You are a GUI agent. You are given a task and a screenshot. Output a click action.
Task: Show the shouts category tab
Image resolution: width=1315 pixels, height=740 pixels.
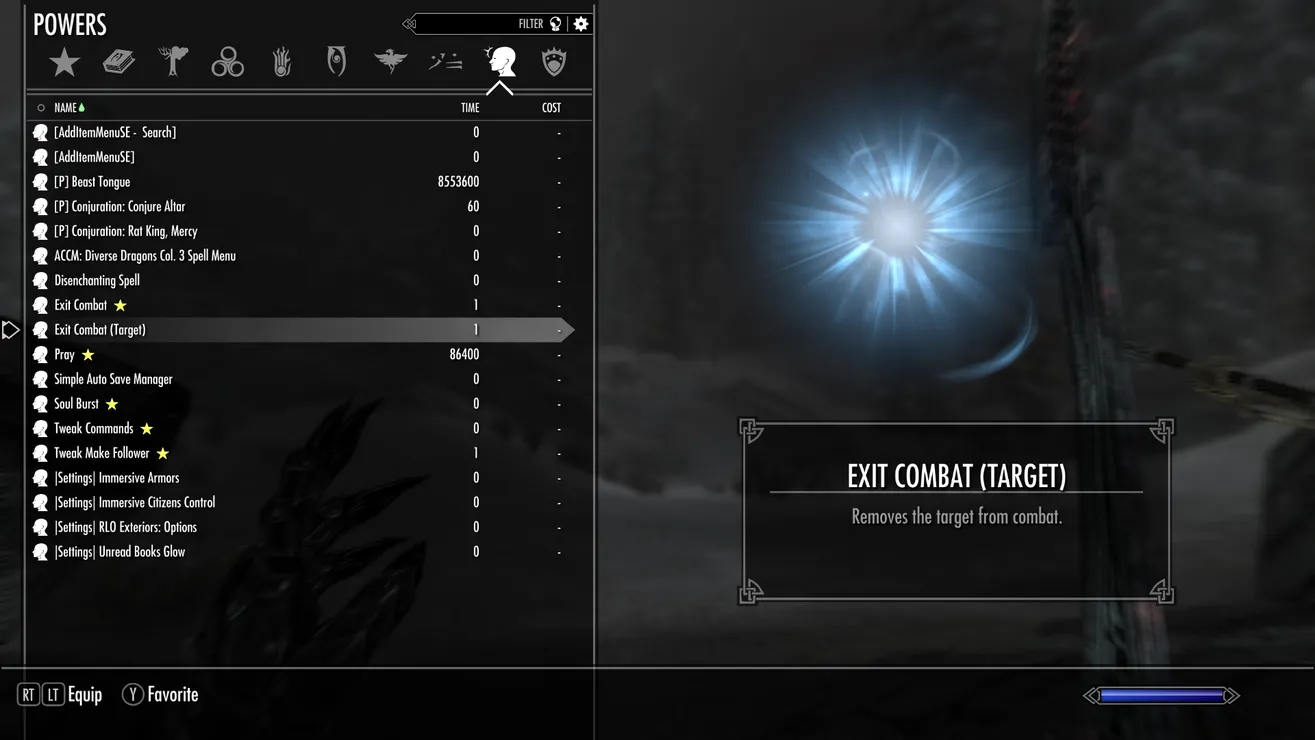[x=445, y=63]
